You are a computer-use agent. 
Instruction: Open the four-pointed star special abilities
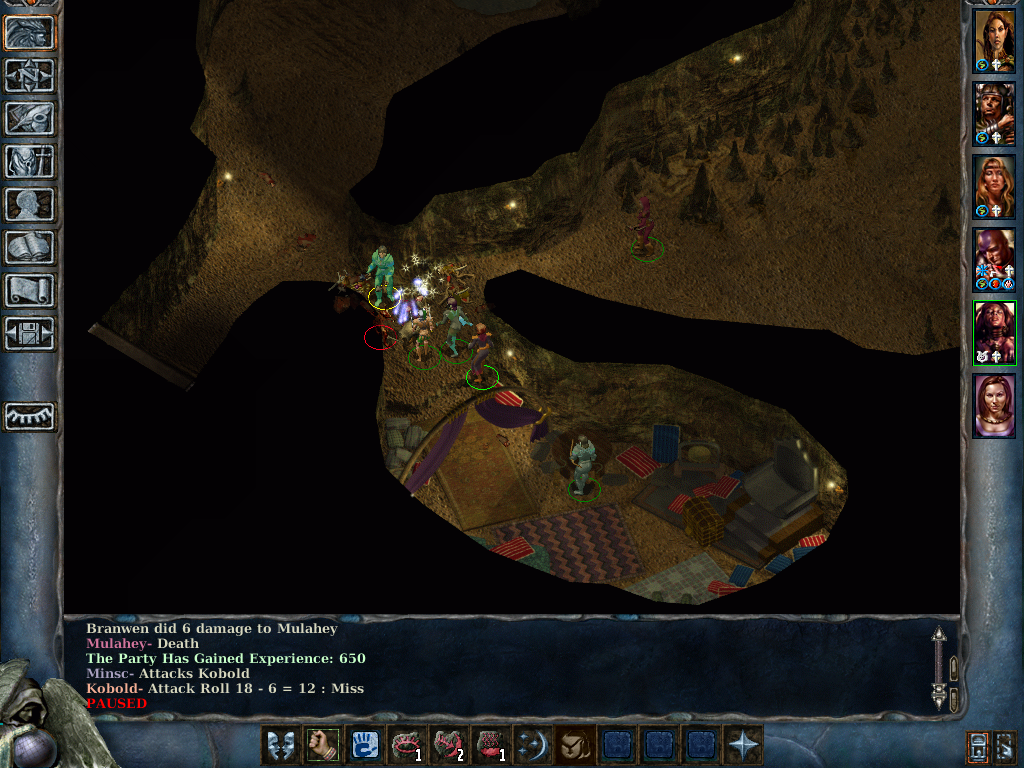(742, 746)
